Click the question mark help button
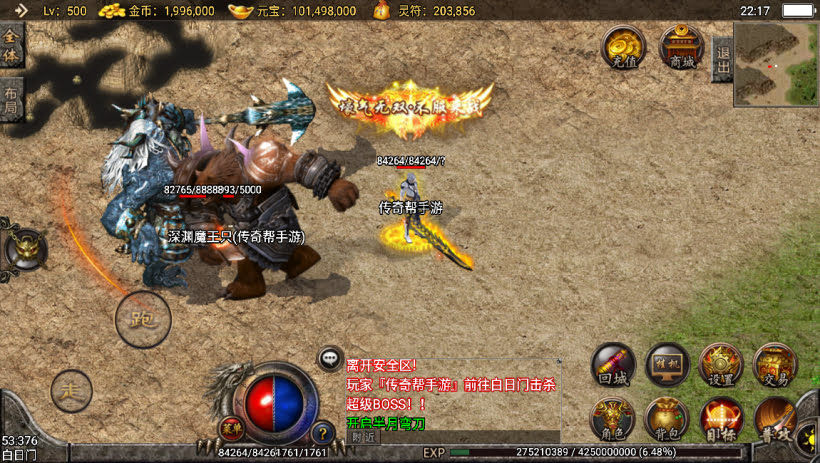 coord(322,433)
